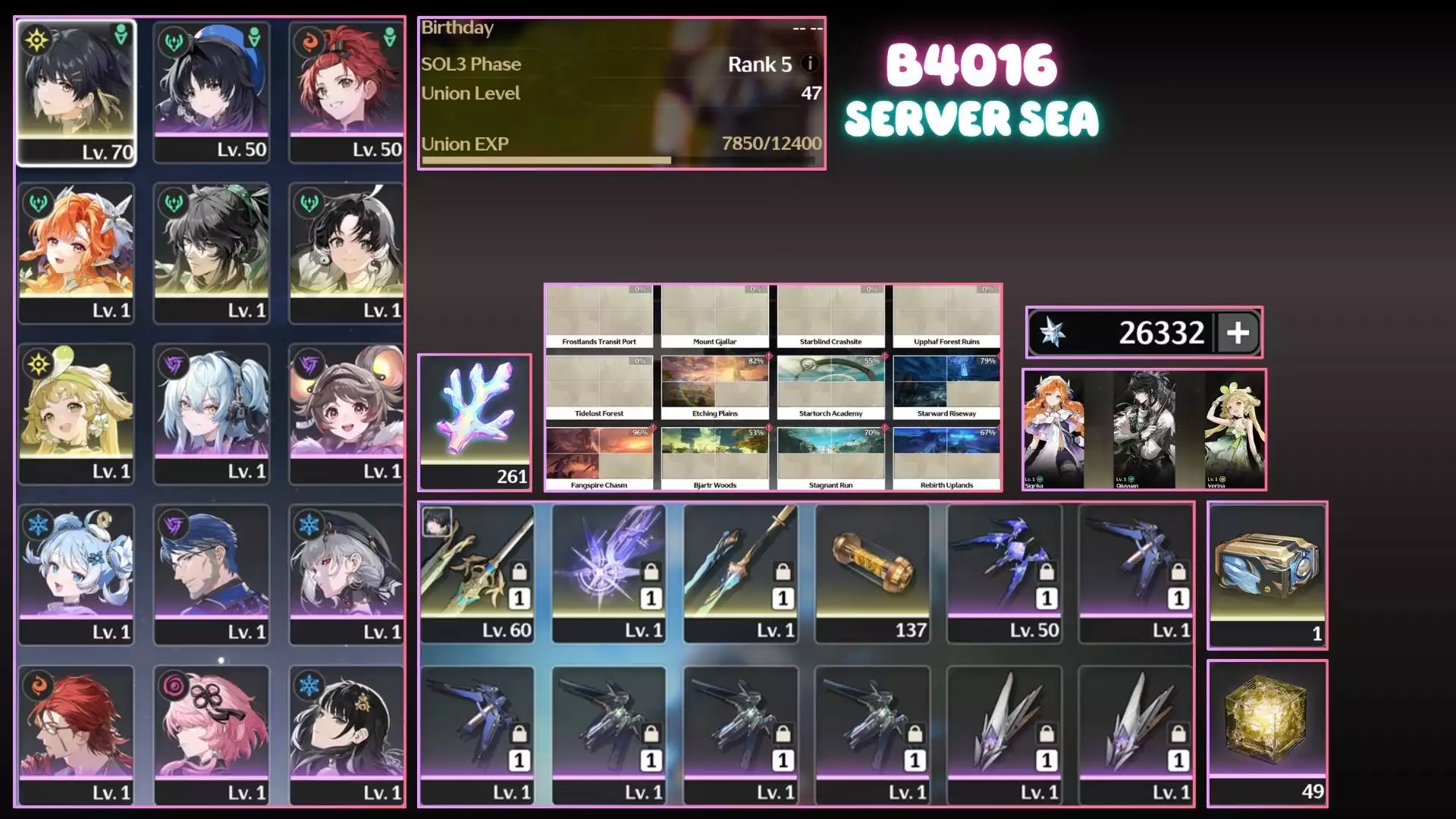Add currency with the plus button
The width and height of the screenshot is (1456, 819).
pyautogui.click(x=1238, y=333)
